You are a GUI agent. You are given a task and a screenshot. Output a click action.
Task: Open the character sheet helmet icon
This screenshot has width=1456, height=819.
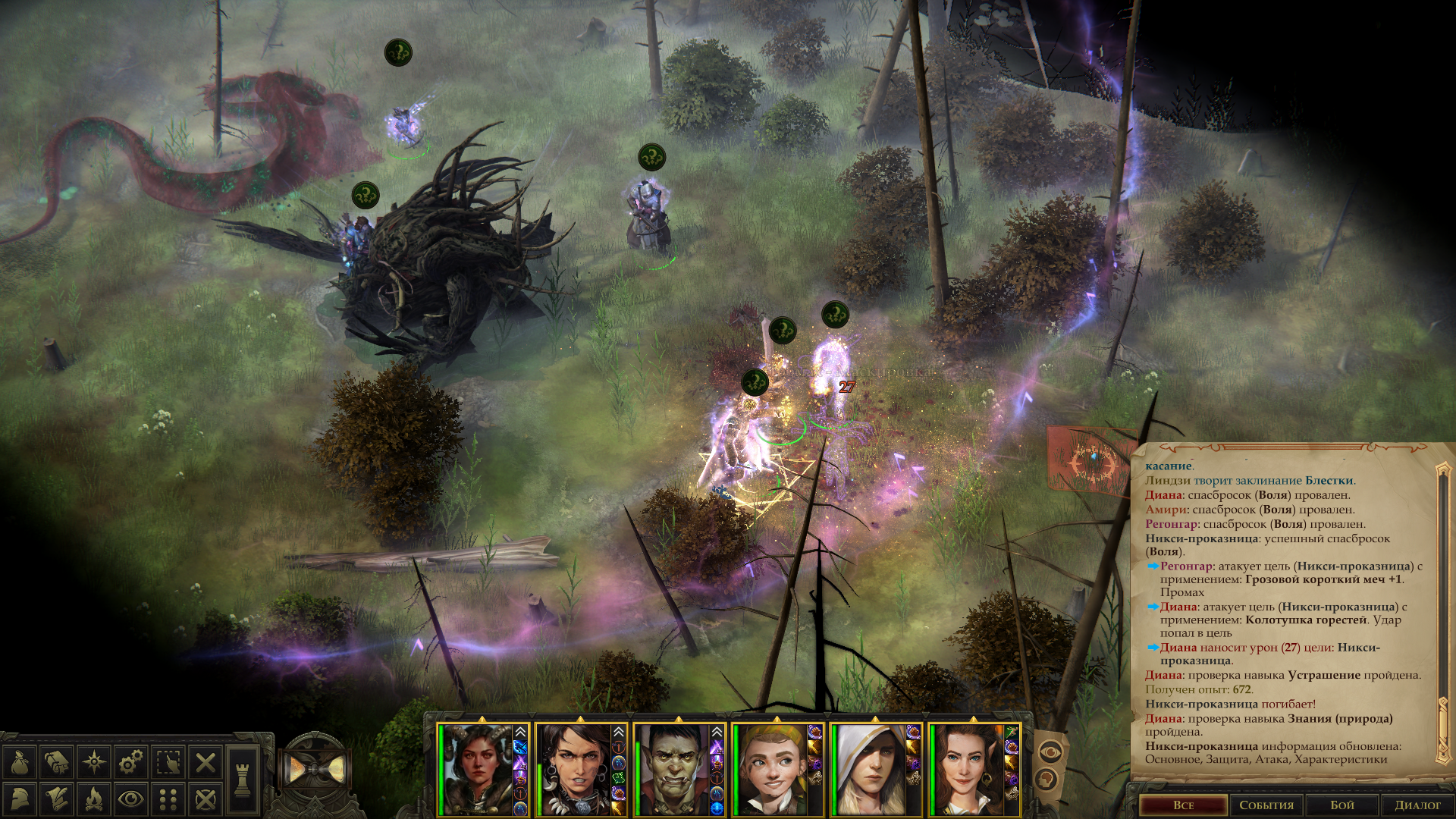(x=20, y=799)
